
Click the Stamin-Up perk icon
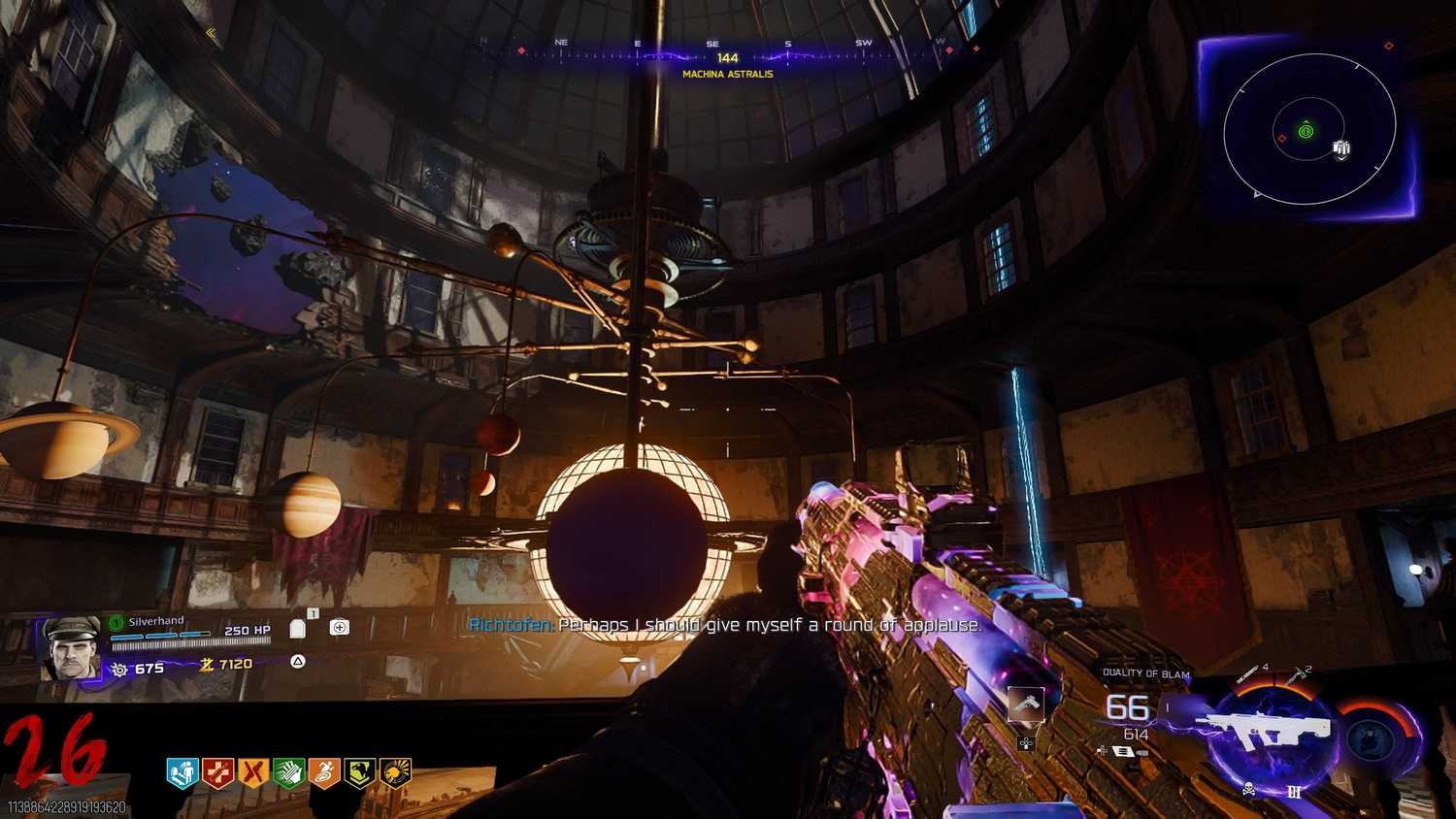click(x=323, y=773)
